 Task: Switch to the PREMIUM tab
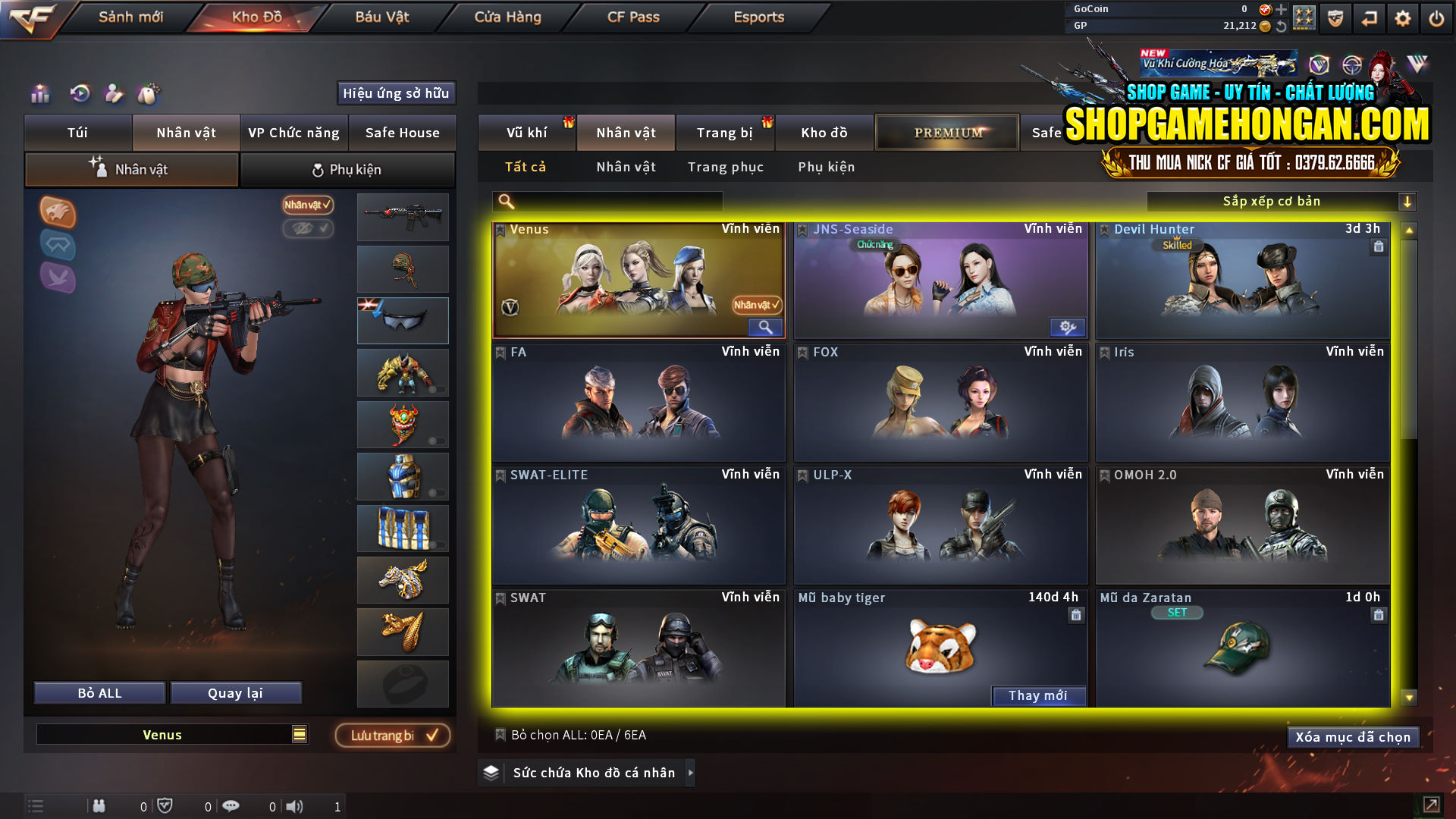click(946, 131)
